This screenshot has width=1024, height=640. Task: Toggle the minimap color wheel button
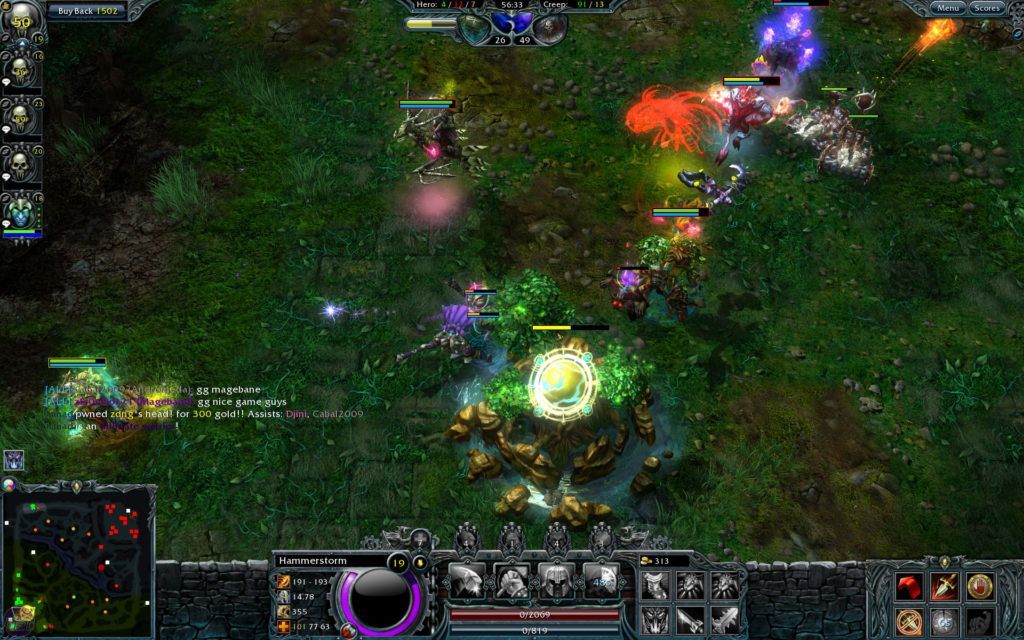tap(10, 485)
